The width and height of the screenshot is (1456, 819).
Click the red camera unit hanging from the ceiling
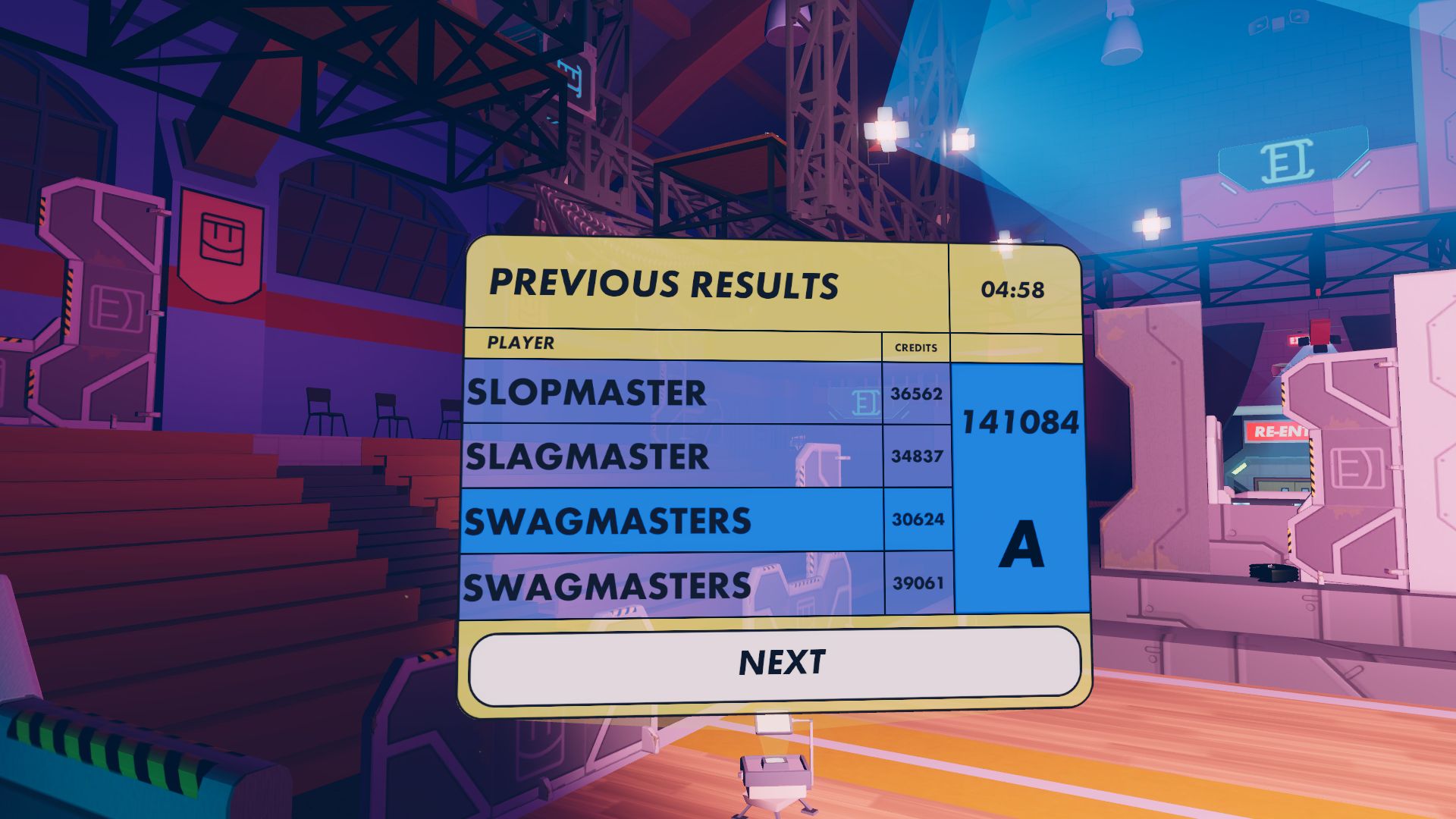point(1320,331)
